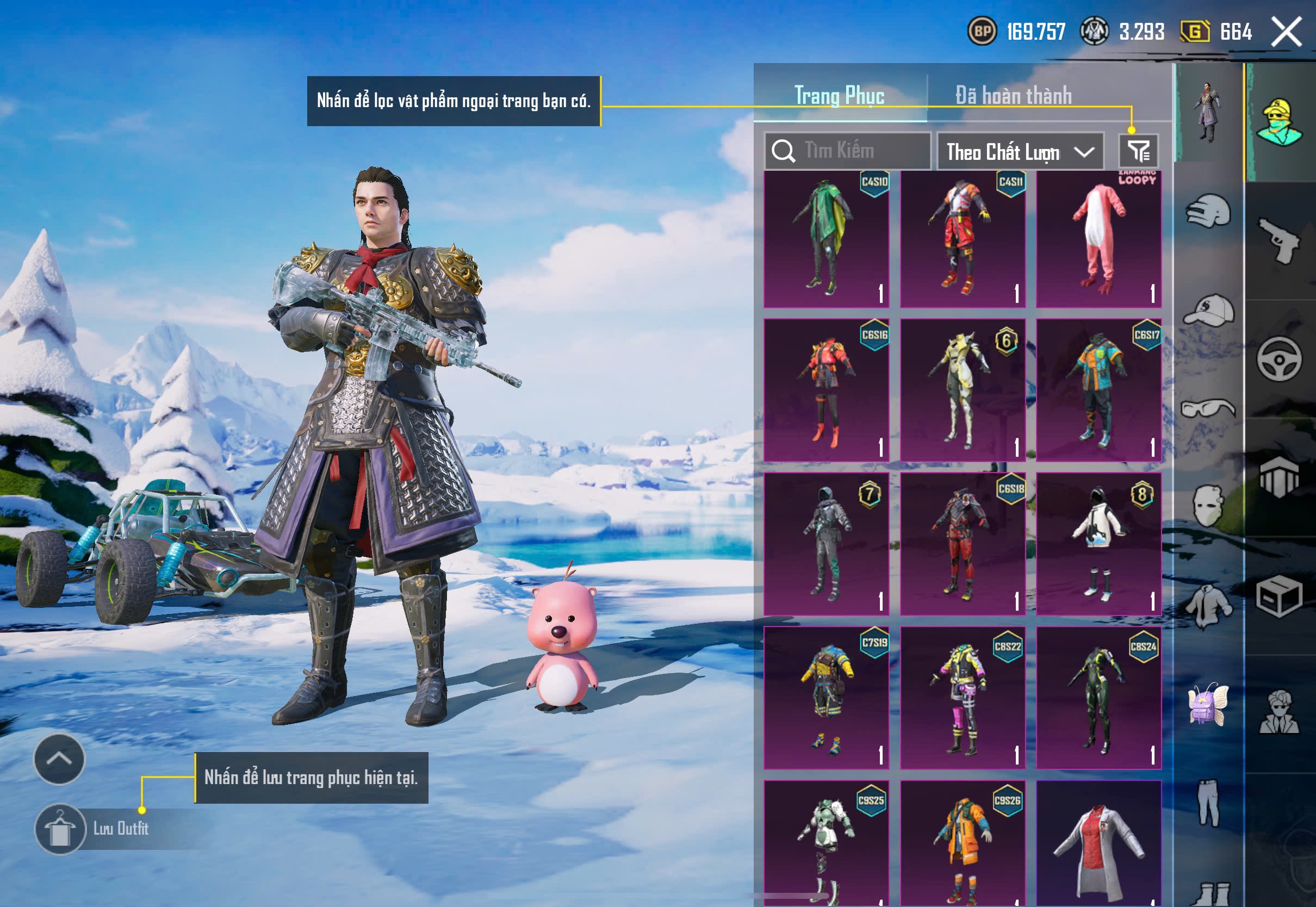Open the Theo Chất Lượng sort dropdown
Viewport: 1316px width, 907px height.
pyautogui.click(x=1020, y=152)
